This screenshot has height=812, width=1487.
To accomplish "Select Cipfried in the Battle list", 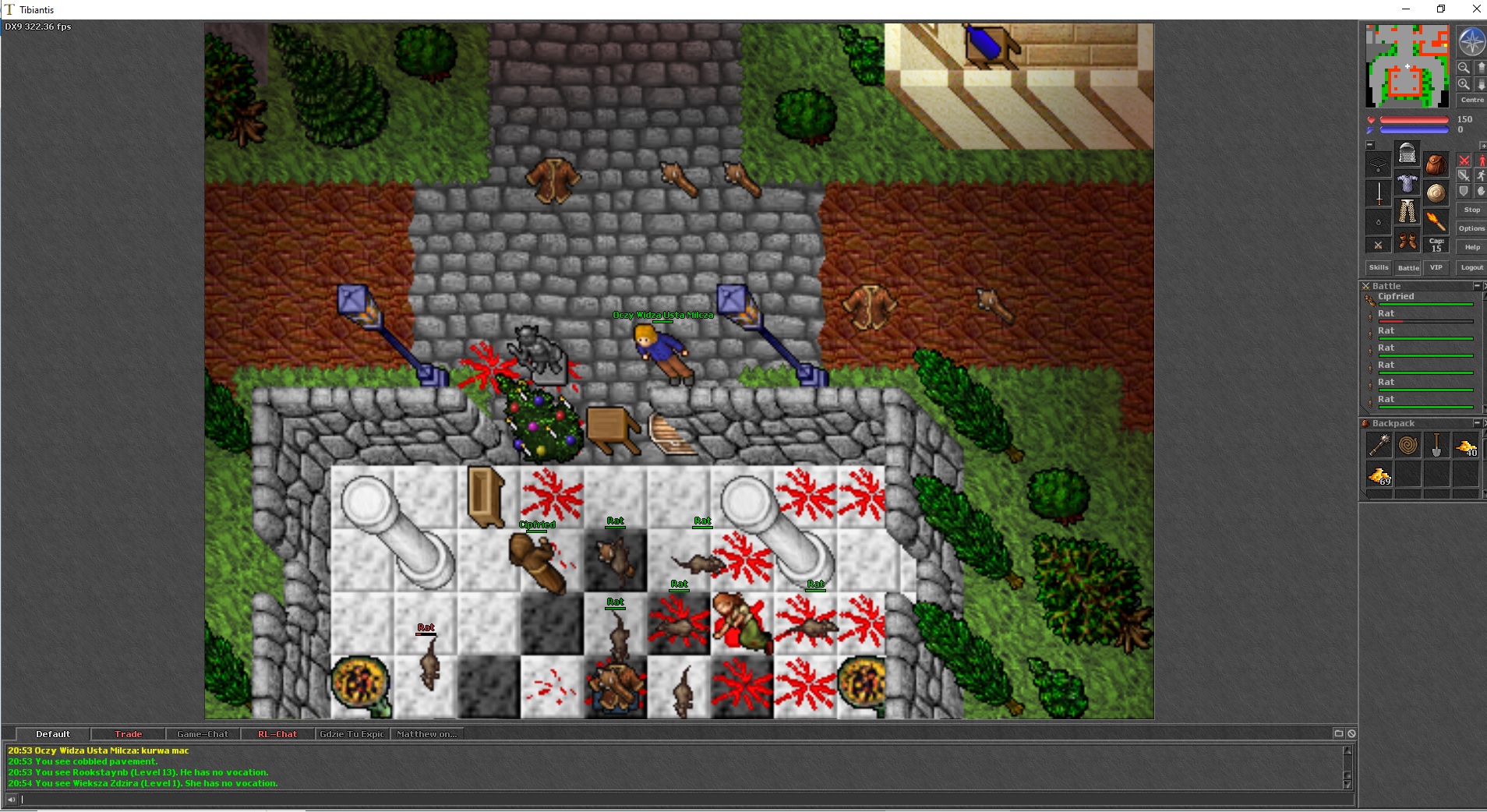I will pyautogui.click(x=1395, y=297).
